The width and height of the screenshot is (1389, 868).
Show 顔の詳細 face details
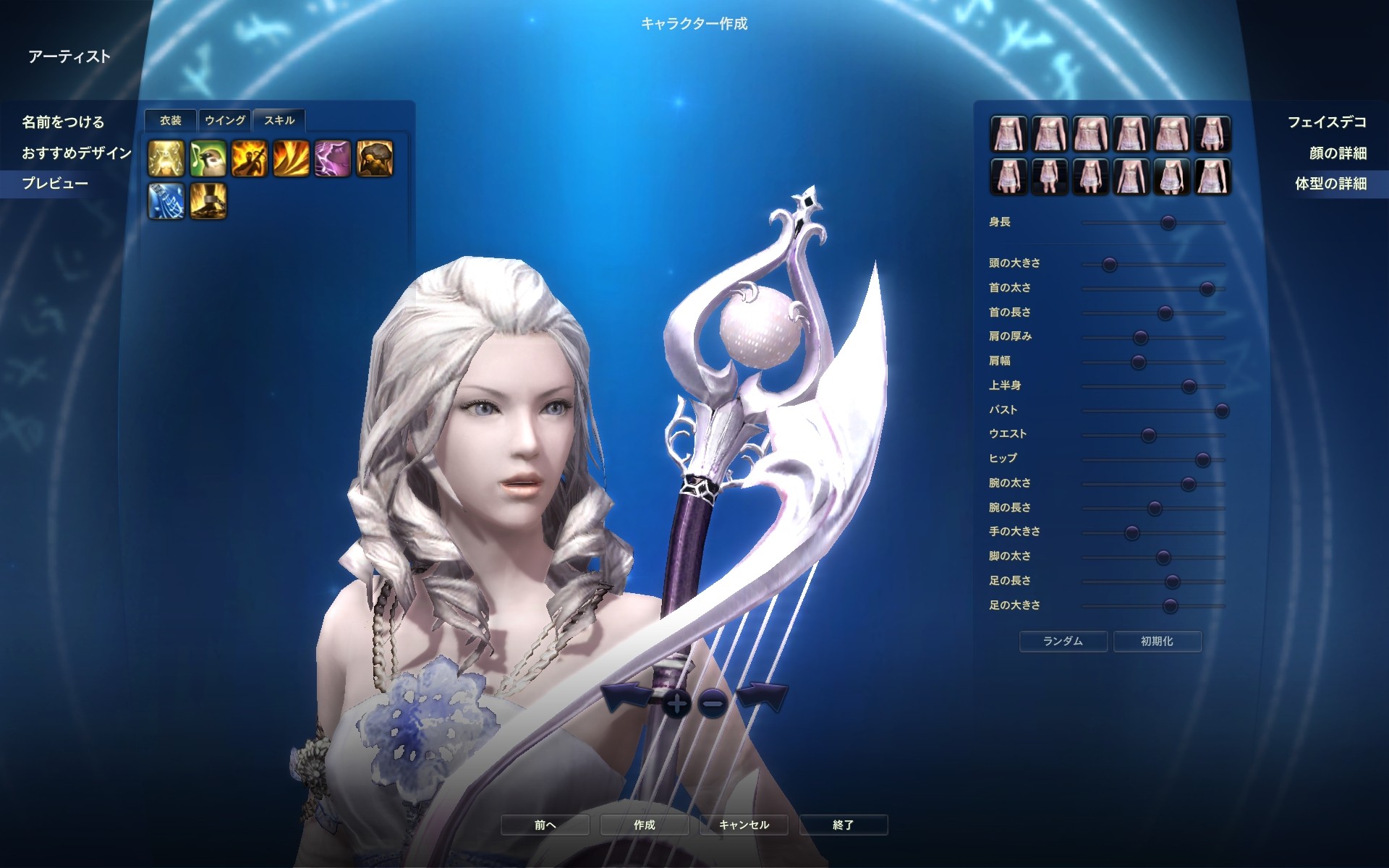tap(1338, 153)
